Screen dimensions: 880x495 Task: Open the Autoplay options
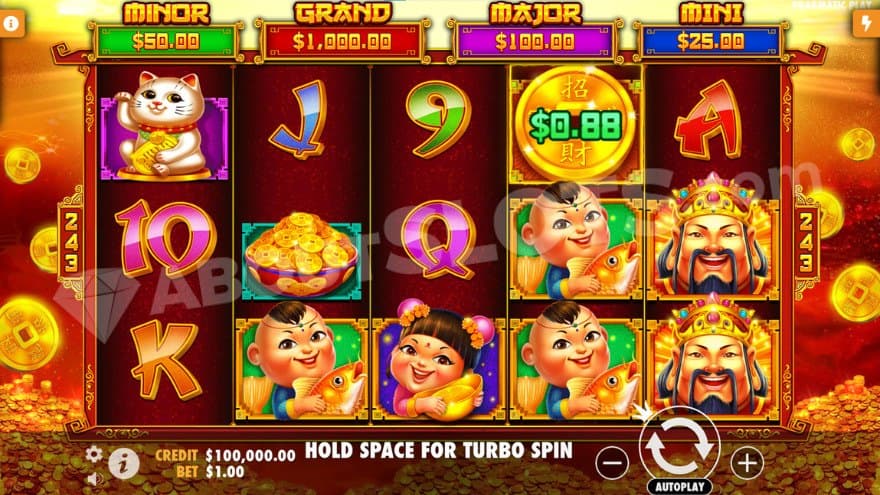(679, 486)
